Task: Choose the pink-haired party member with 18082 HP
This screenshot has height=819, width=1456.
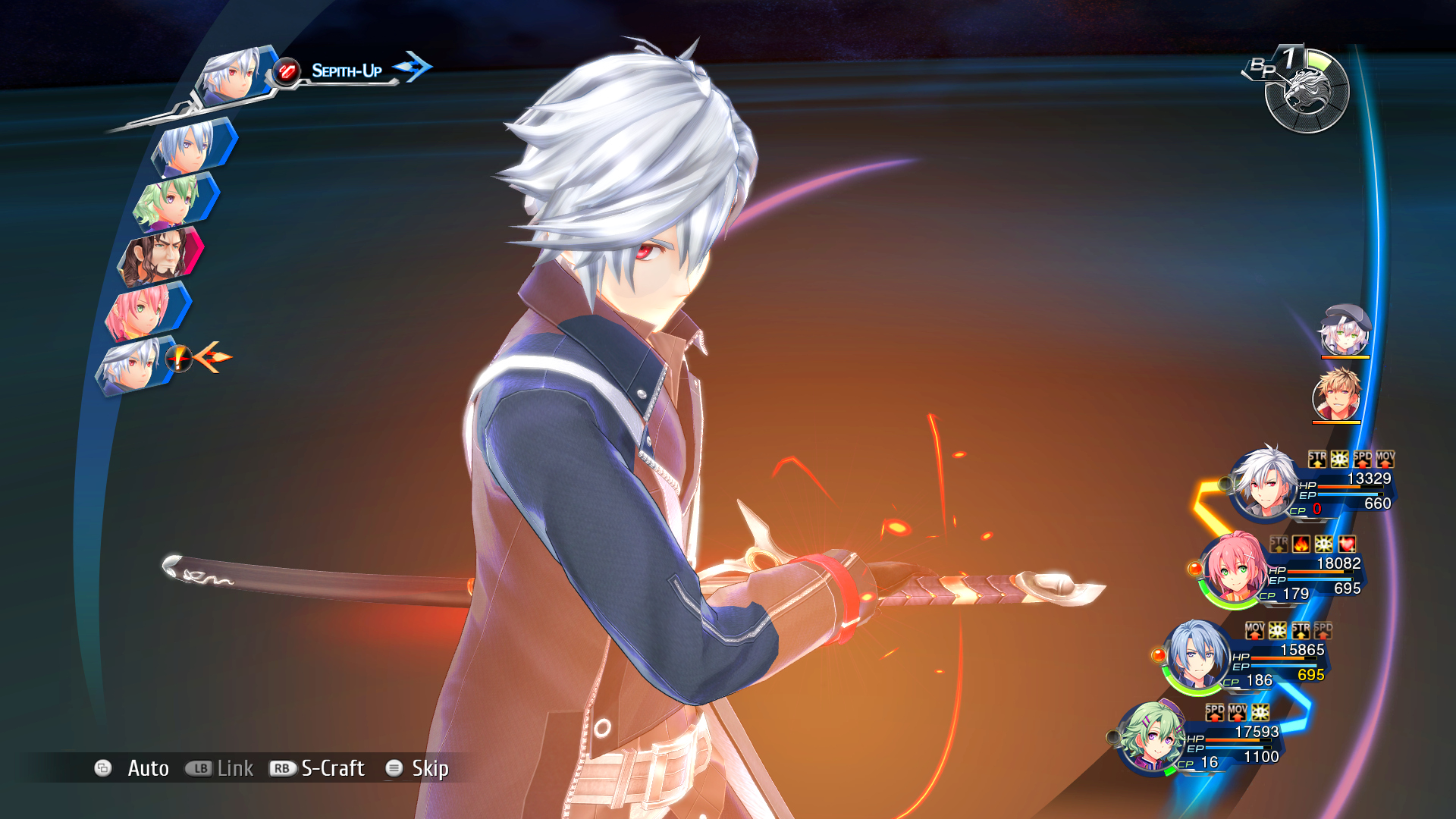Action: pyautogui.click(x=1232, y=569)
